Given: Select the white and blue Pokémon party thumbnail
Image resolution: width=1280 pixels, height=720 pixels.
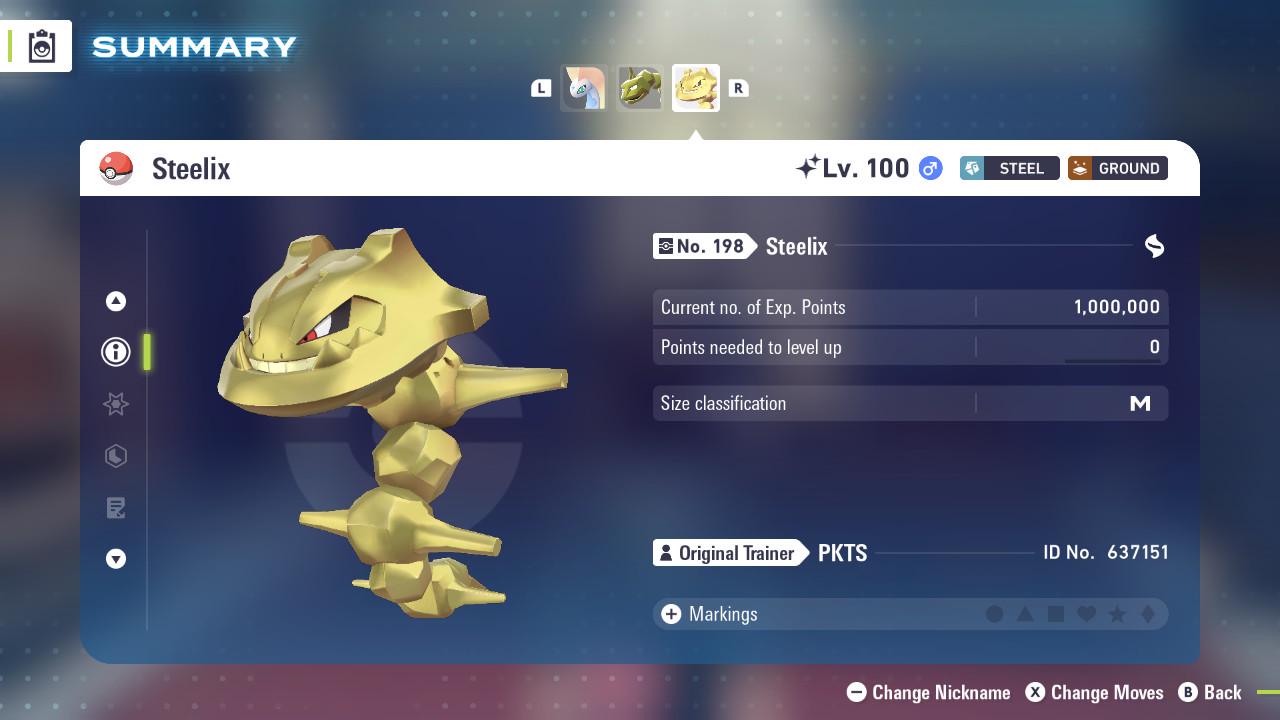Looking at the screenshot, I should (x=584, y=88).
